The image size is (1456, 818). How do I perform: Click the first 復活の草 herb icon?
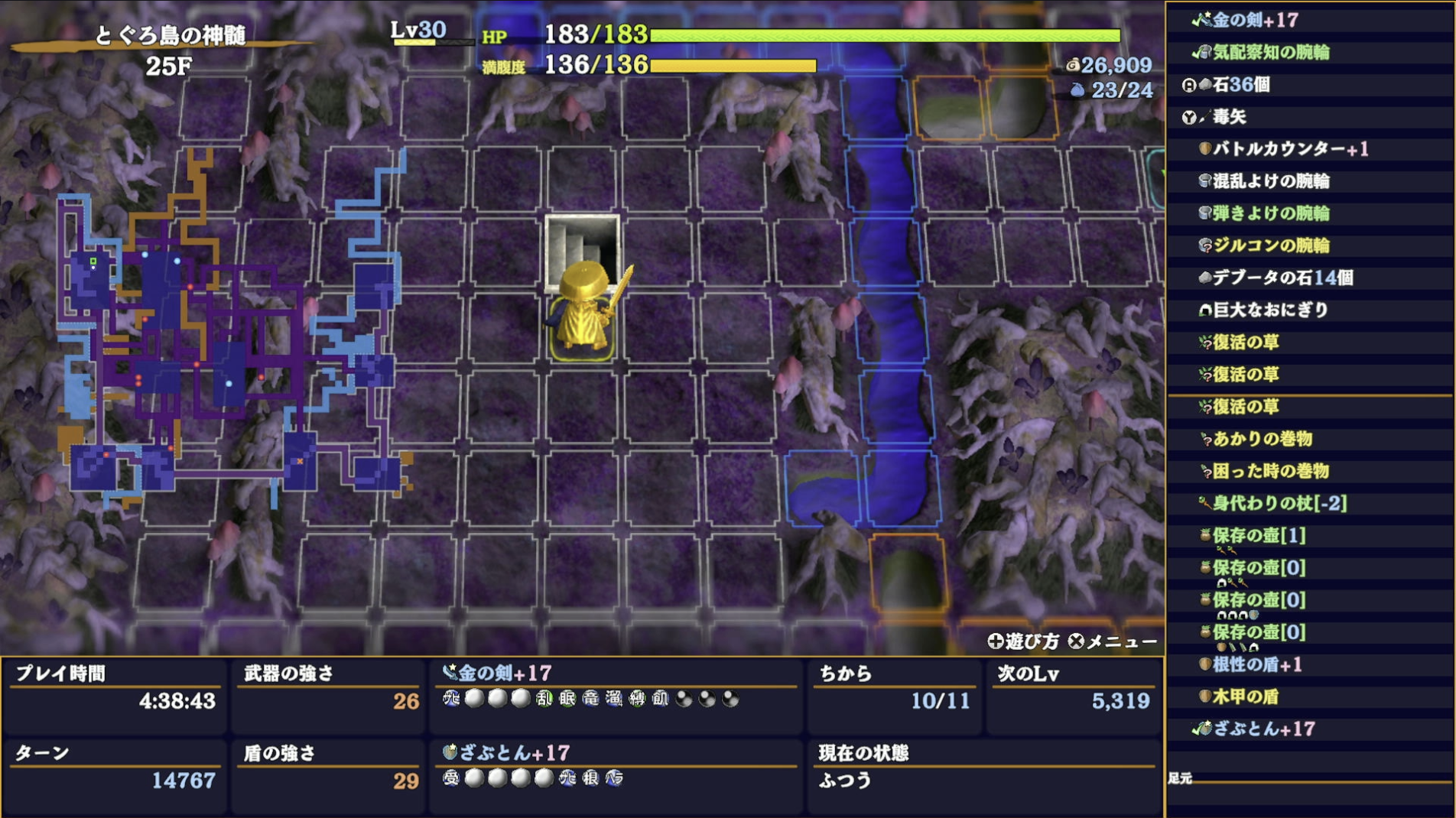(x=1206, y=342)
